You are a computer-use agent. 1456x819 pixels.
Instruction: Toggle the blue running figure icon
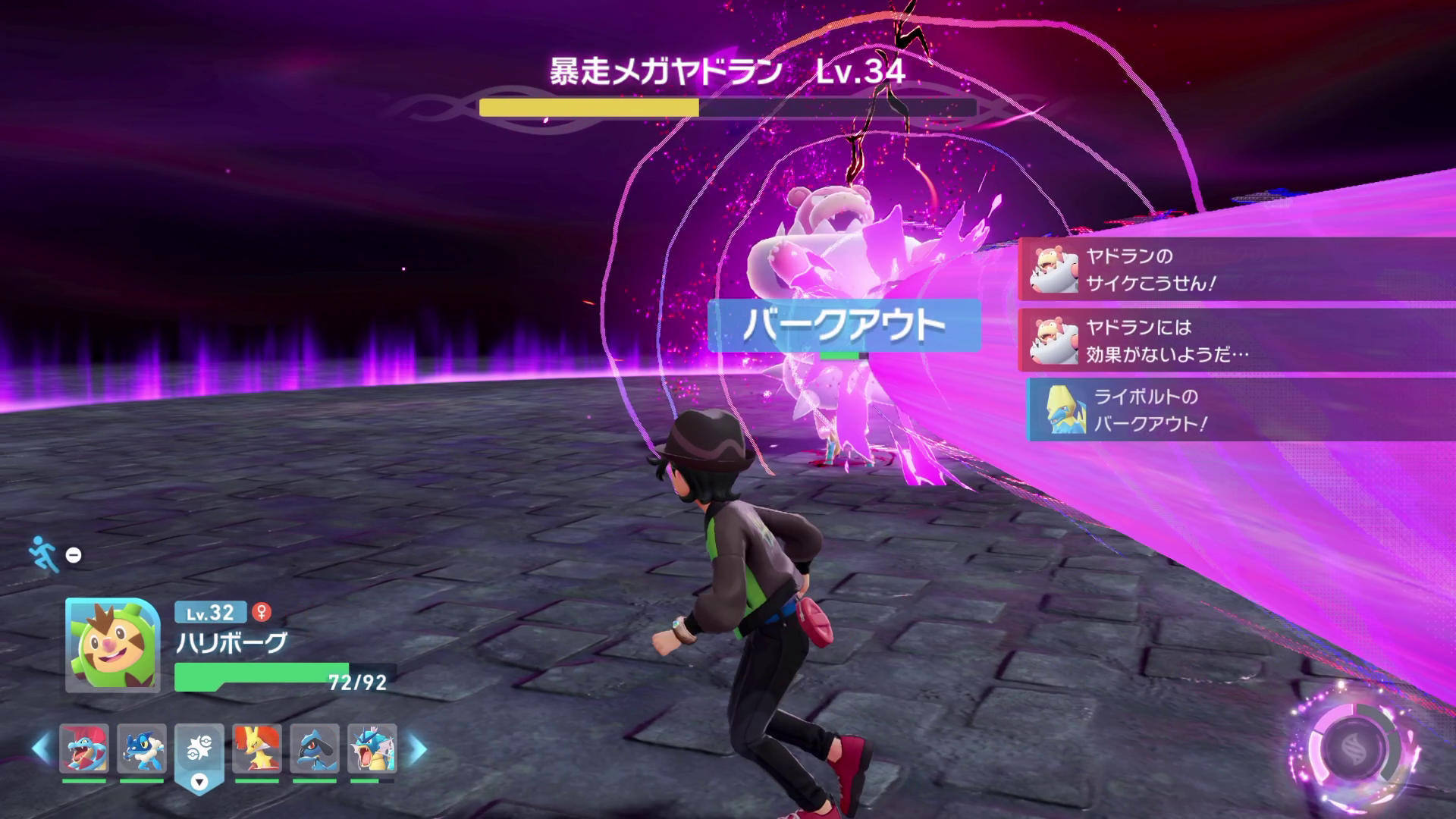44,554
